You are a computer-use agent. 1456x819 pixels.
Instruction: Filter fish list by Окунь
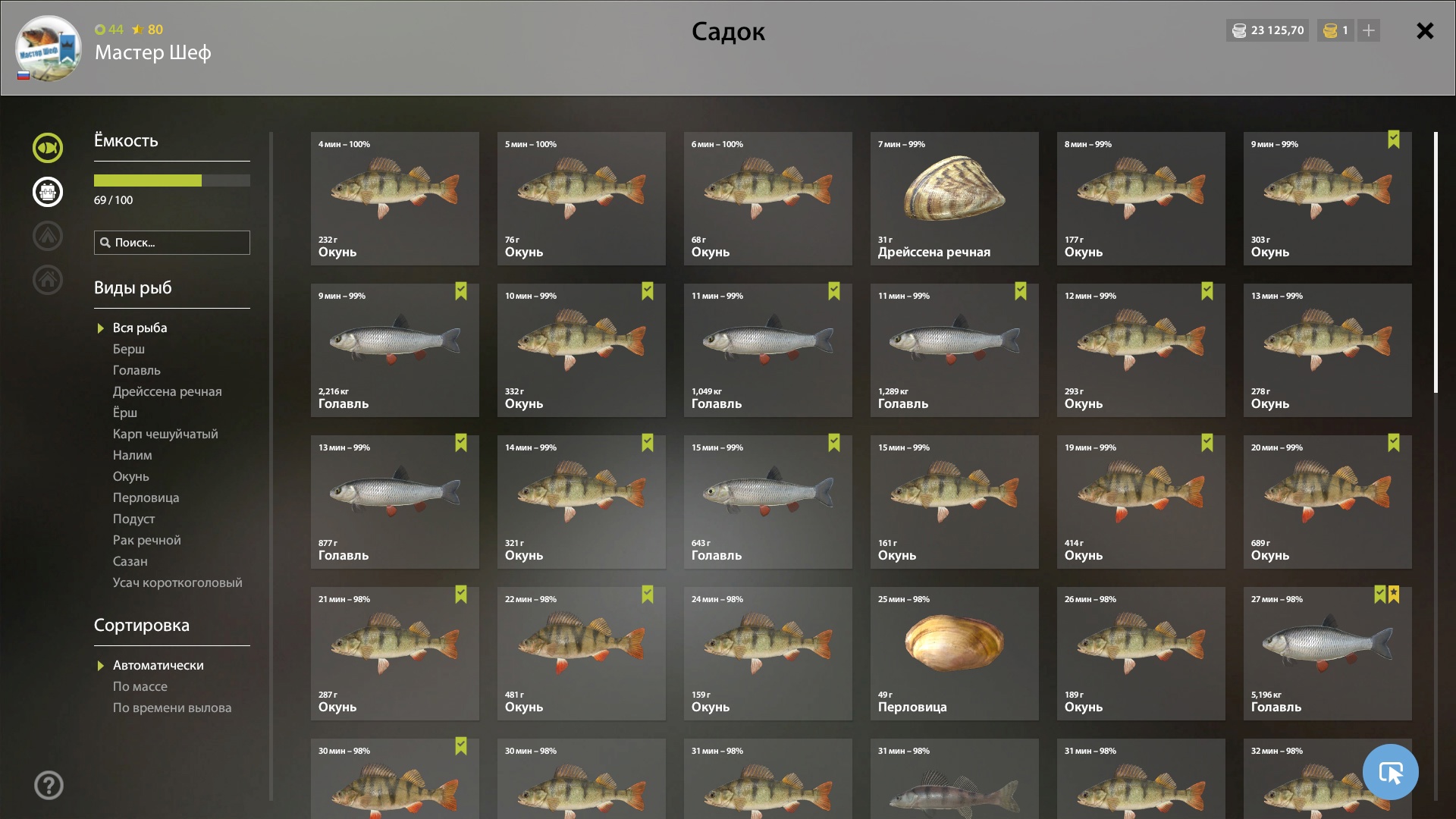pos(131,476)
